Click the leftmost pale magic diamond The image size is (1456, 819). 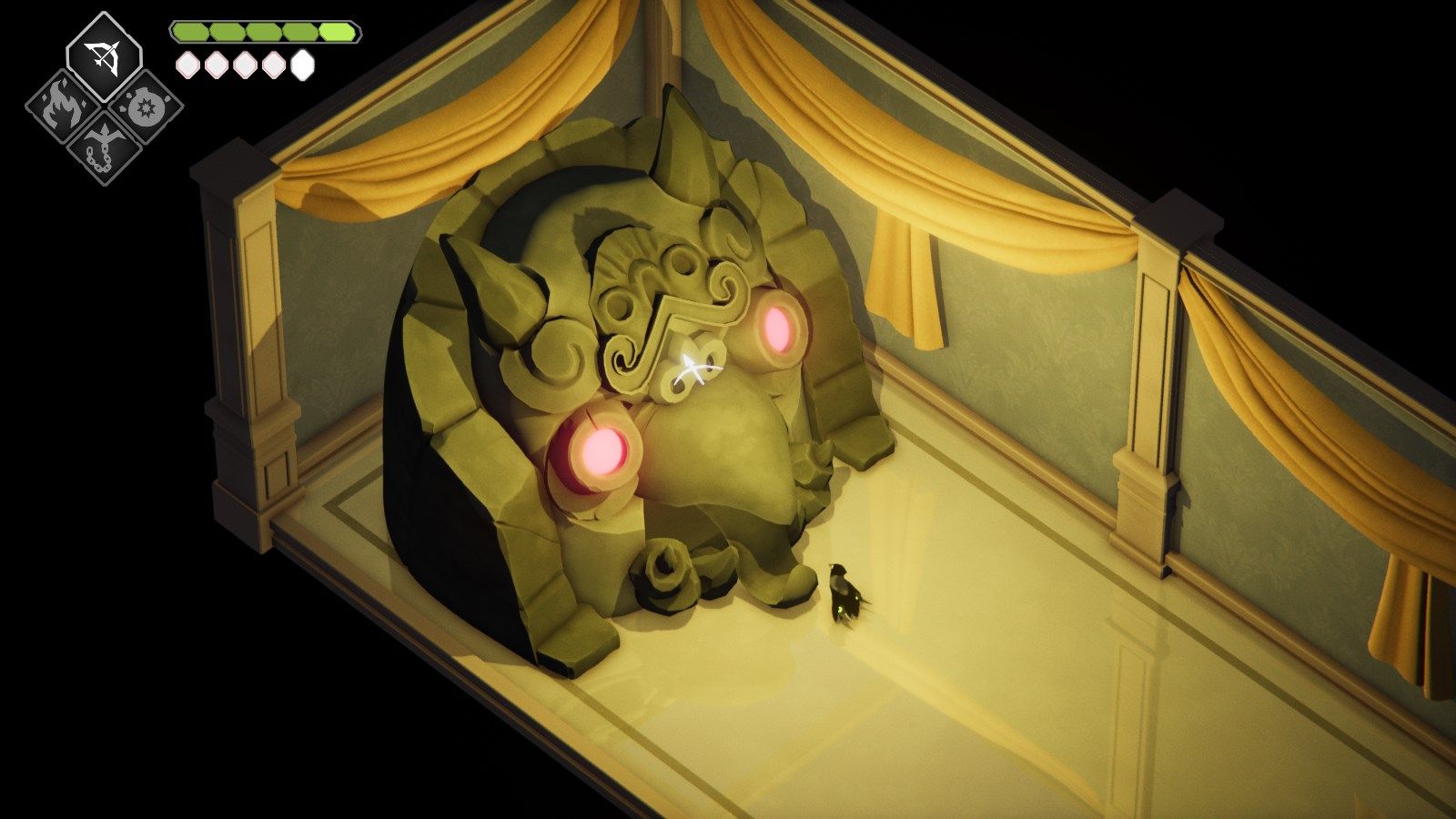coord(188,65)
